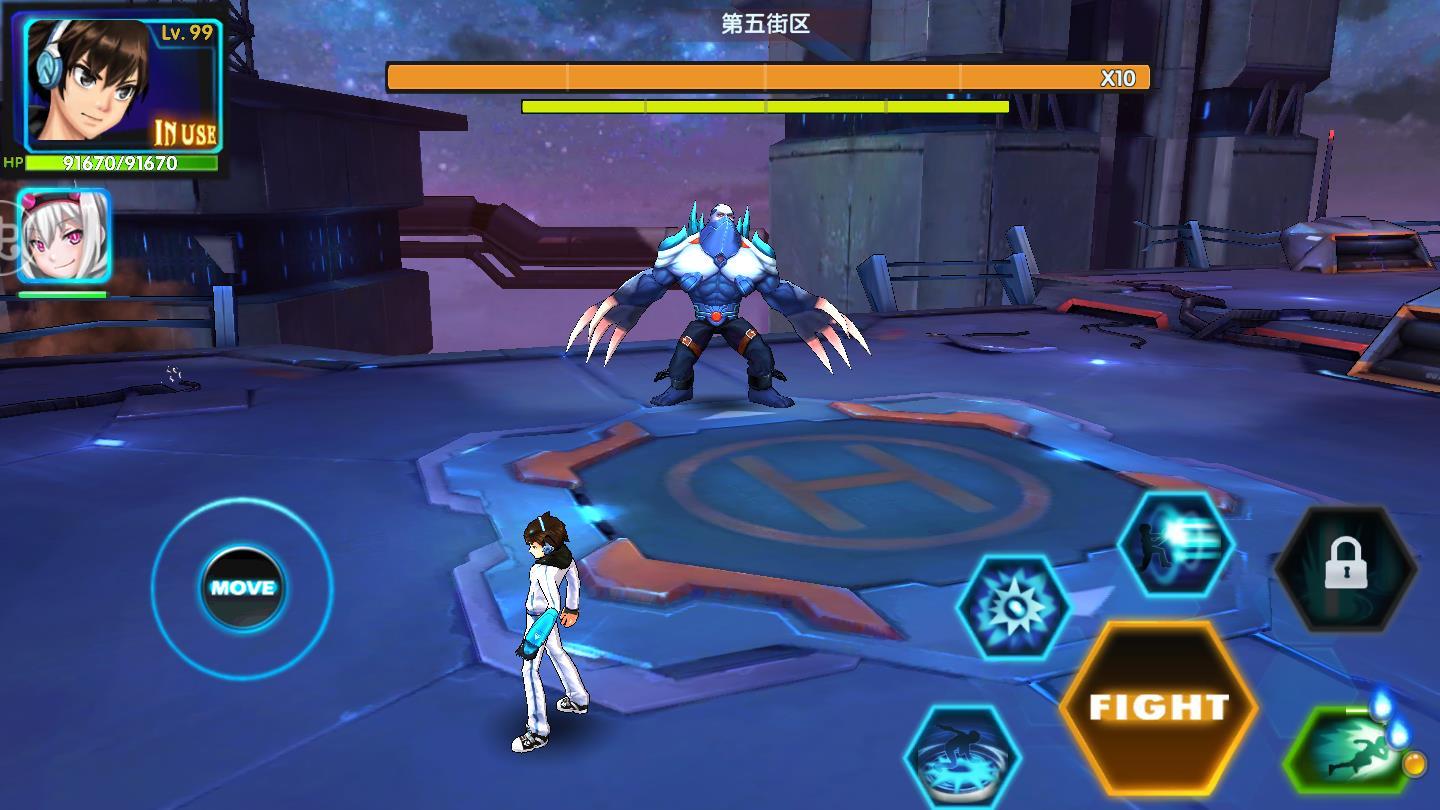Screen dimensions: 1440x810
Task: Select the brown-haired hero portrait
Action: tap(88, 80)
